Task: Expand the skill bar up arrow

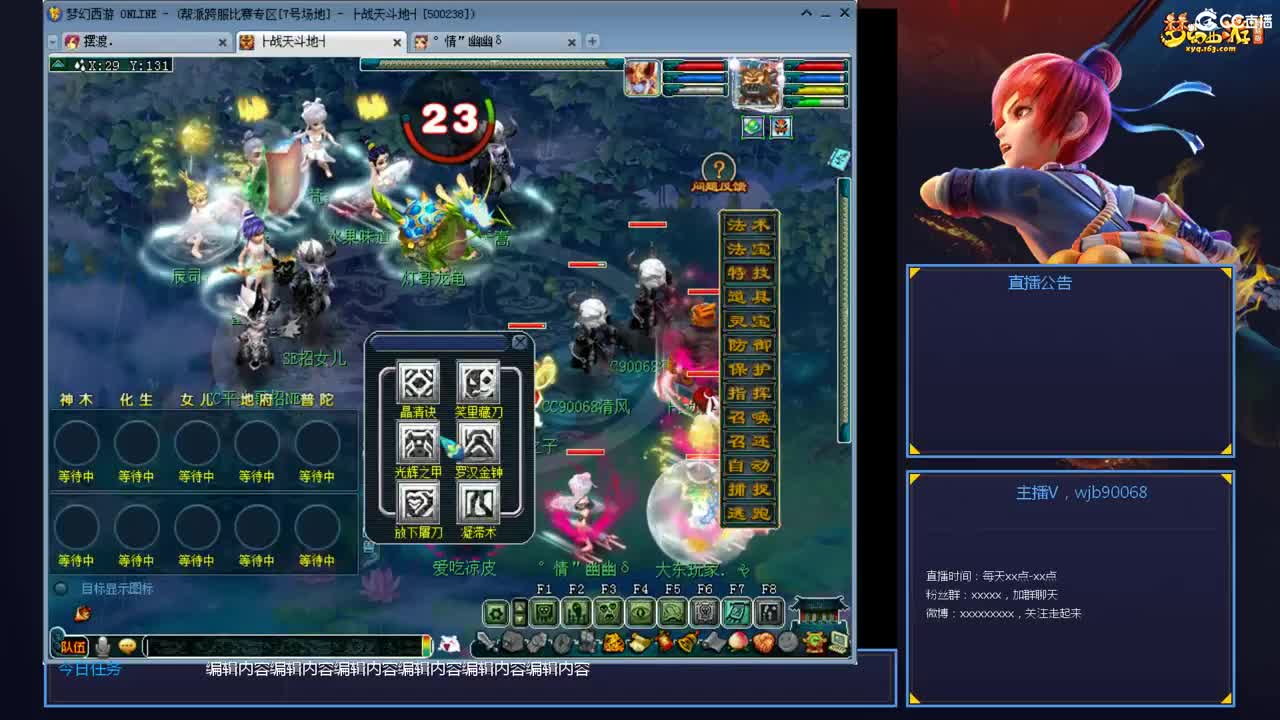Action: [519, 604]
